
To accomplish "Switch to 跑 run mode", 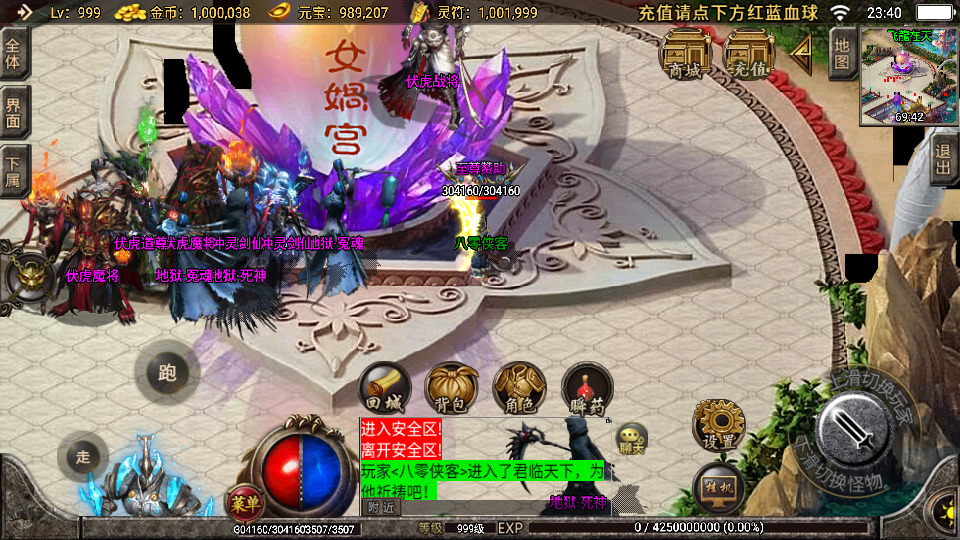I will [x=167, y=373].
